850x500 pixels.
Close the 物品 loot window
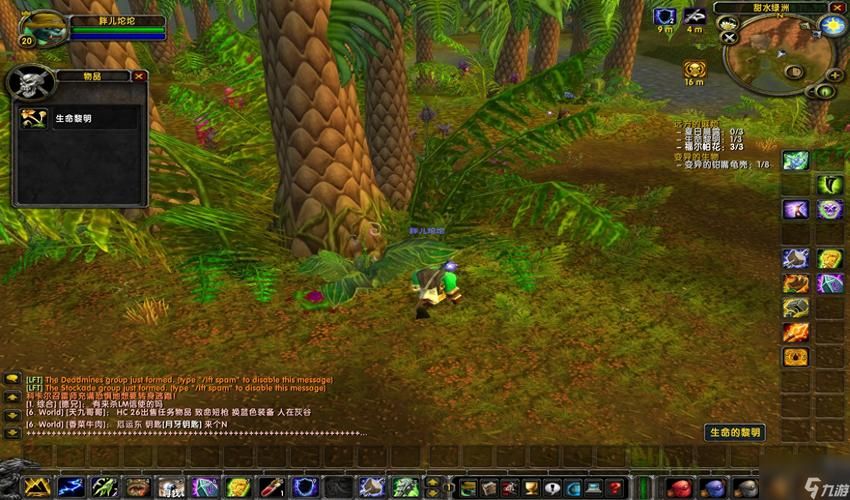[139, 76]
